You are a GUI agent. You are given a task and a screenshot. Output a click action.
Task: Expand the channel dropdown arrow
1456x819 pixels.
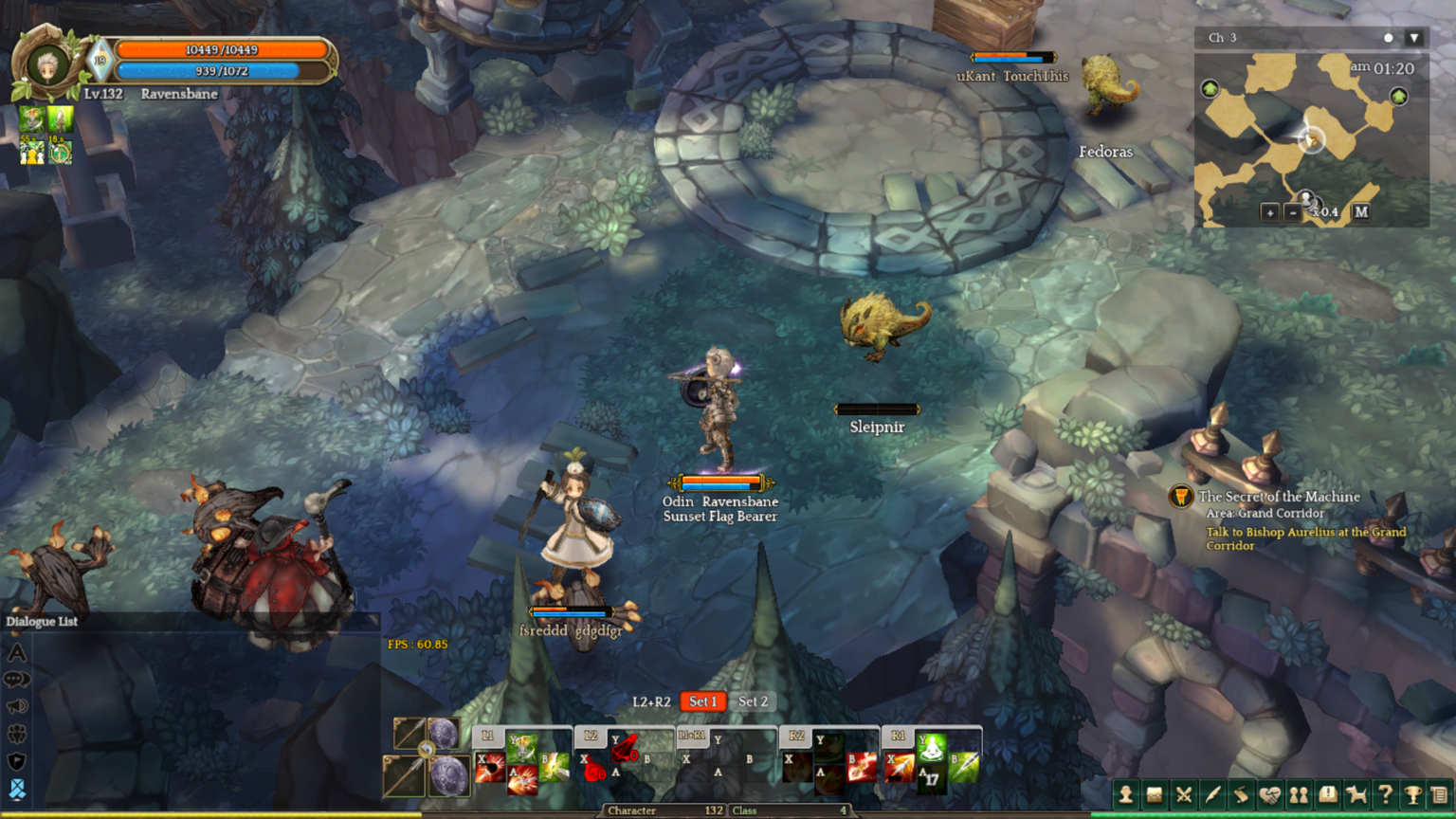[1414, 38]
